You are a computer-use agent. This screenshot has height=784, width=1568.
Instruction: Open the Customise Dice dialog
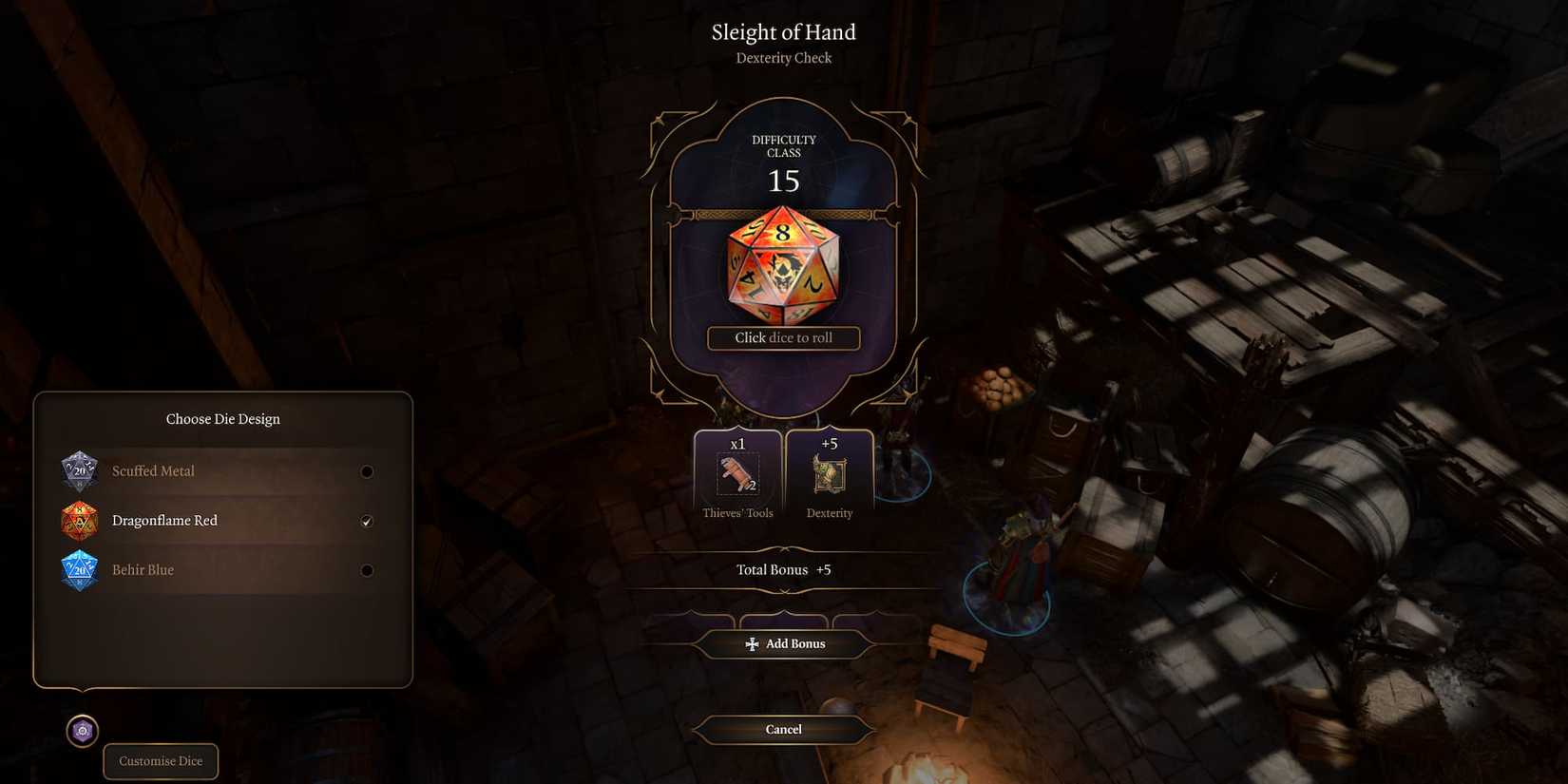click(x=160, y=760)
